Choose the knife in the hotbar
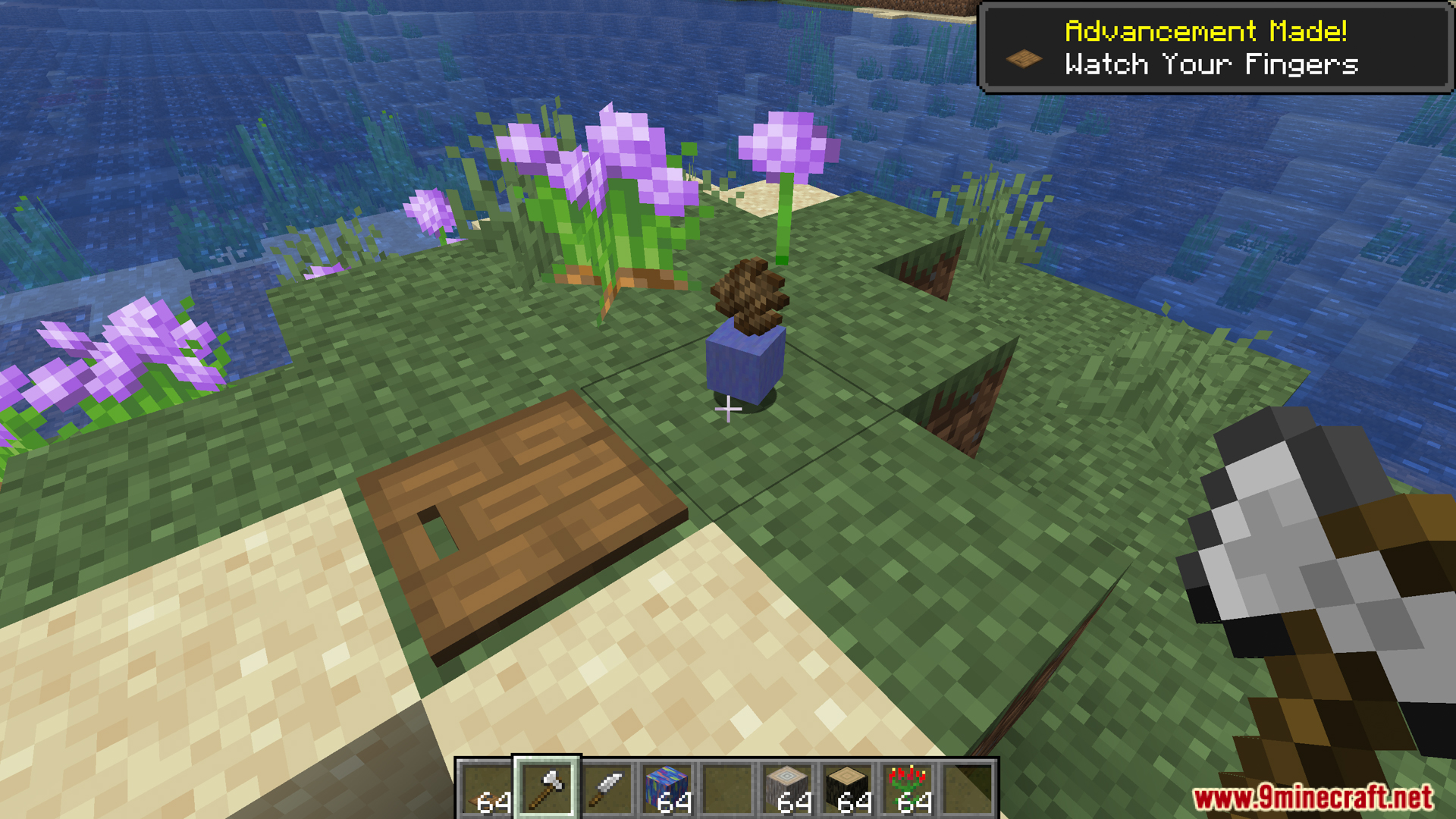This screenshot has width=1456, height=819. coord(607,789)
